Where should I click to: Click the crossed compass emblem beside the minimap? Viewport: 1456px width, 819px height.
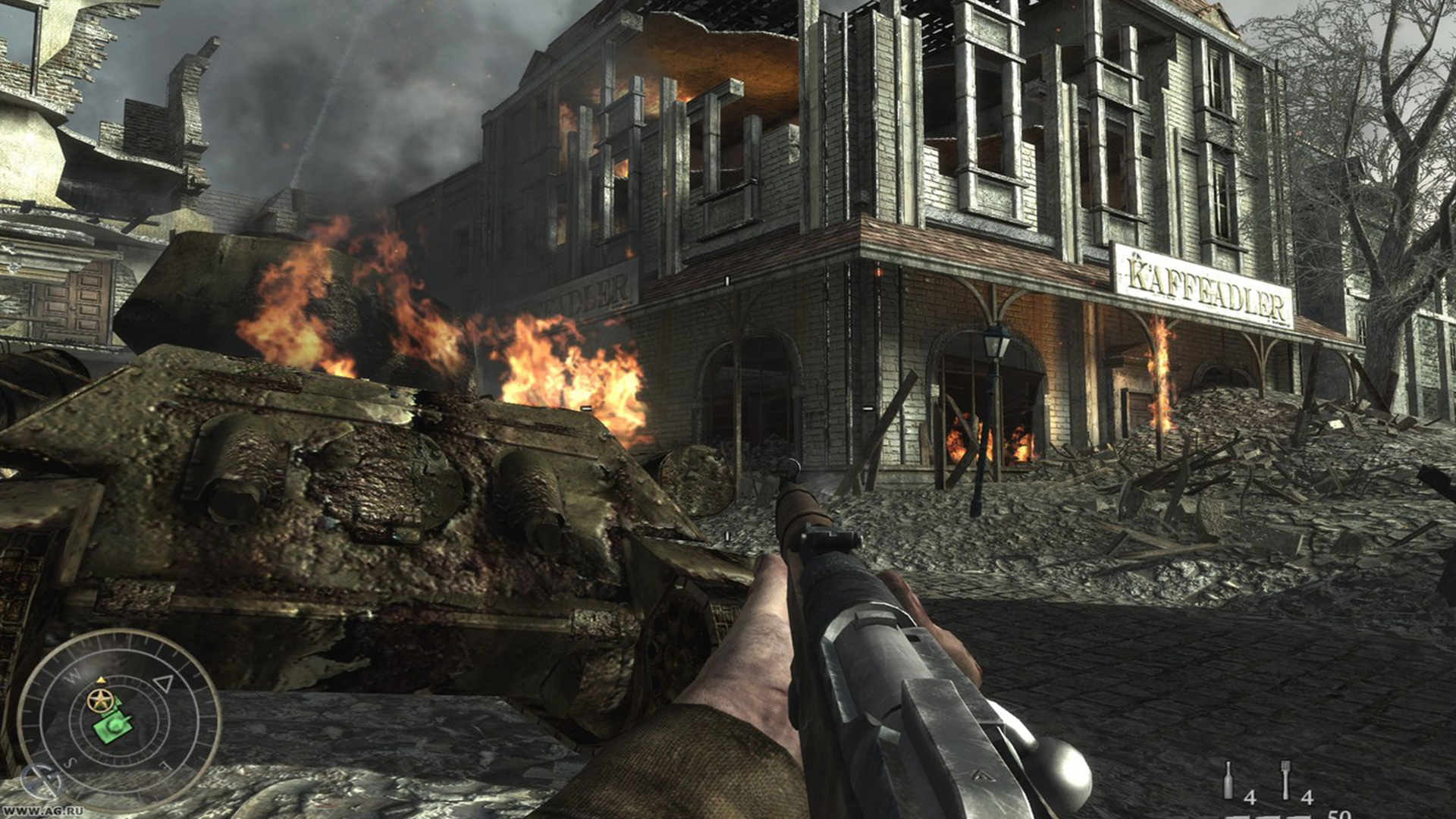click(40, 779)
